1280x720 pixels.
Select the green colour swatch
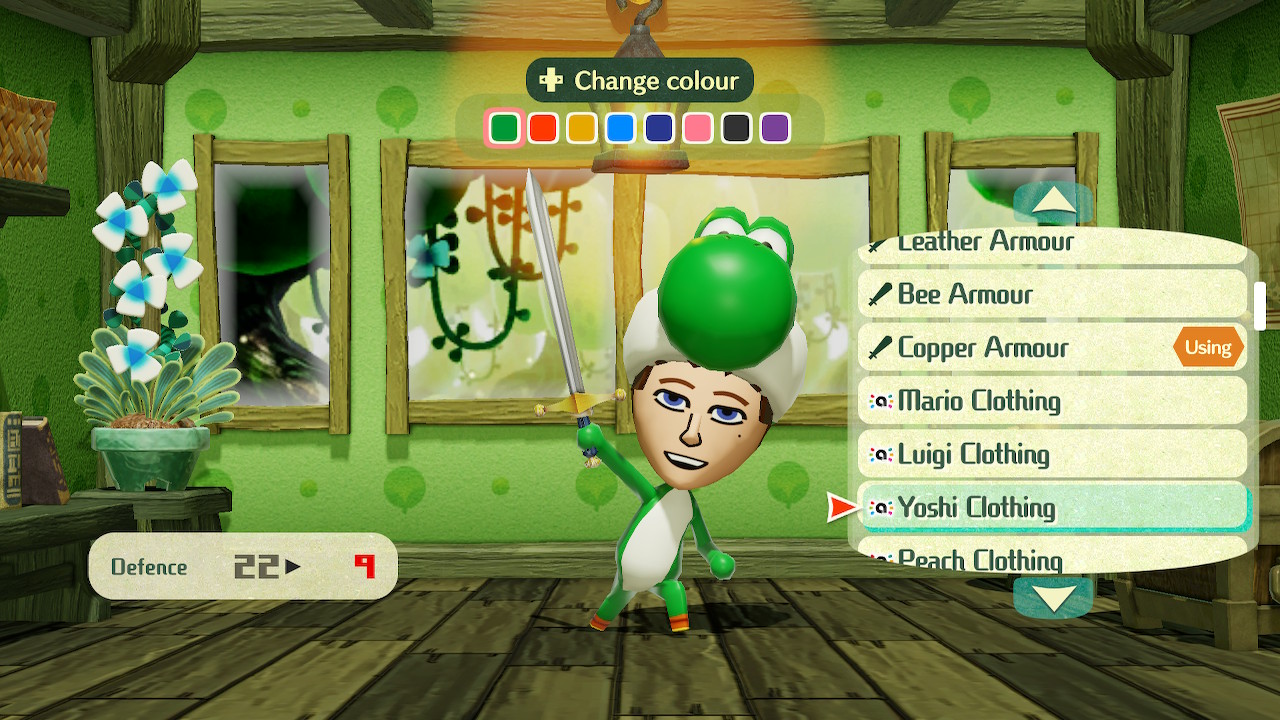point(505,128)
